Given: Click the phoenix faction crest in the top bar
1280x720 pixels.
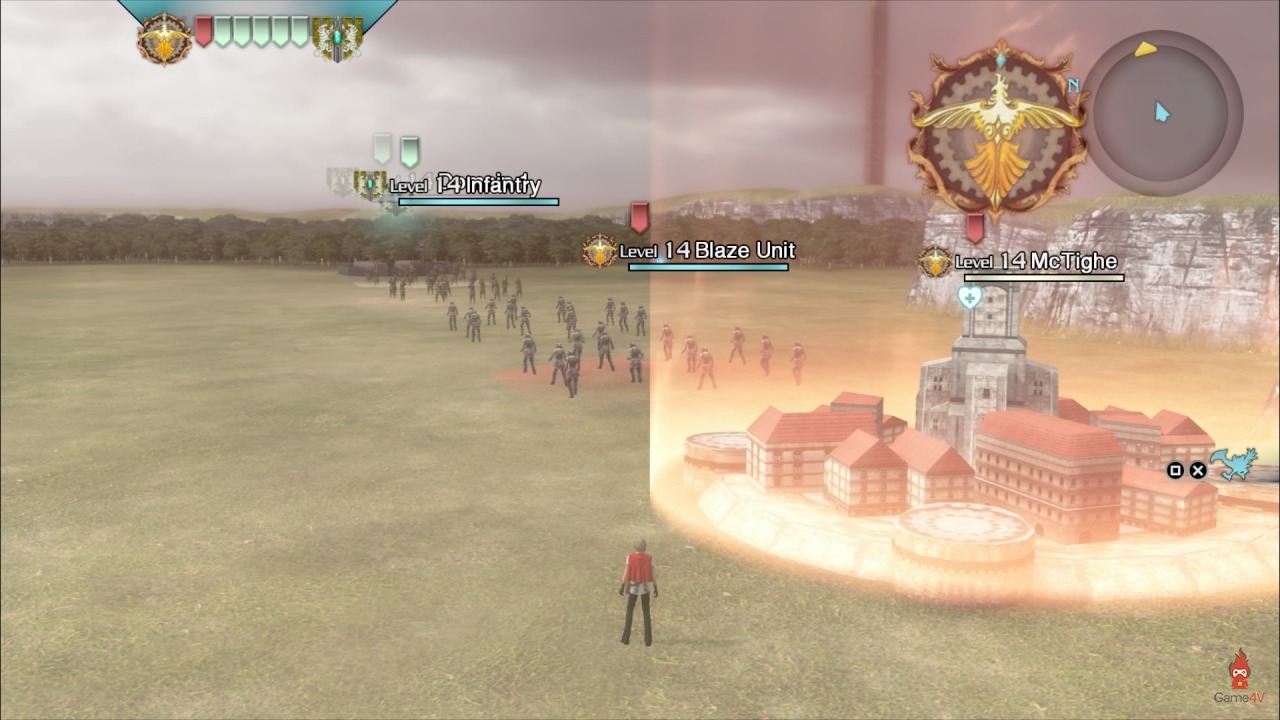Looking at the screenshot, I should [x=164, y=39].
